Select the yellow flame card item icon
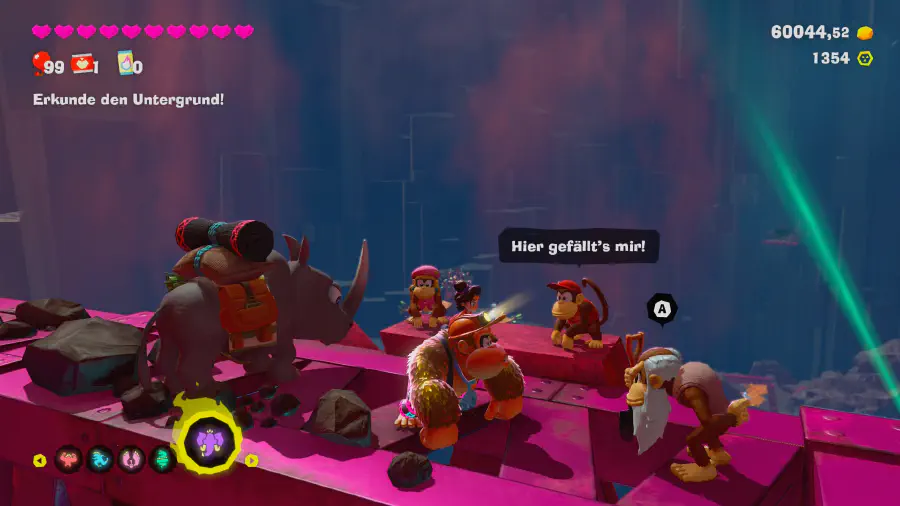Image resolution: width=900 pixels, height=506 pixels. click(x=126, y=65)
